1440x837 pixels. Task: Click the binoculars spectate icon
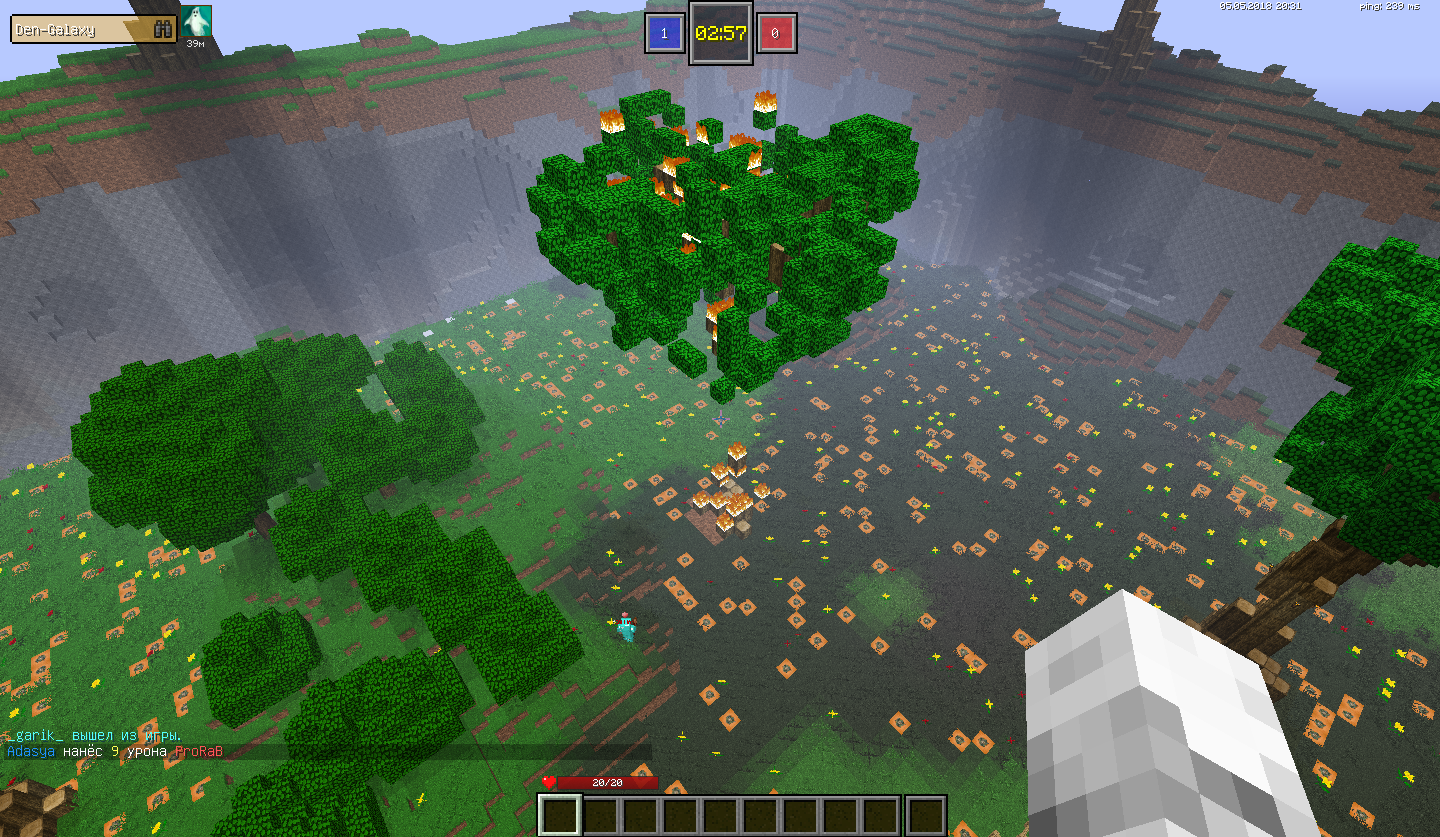pyautogui.click(x=163, y=30)
